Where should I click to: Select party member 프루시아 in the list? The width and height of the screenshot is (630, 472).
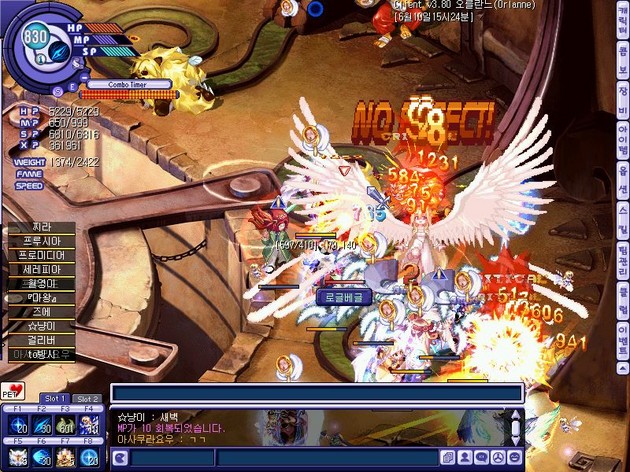40,241
